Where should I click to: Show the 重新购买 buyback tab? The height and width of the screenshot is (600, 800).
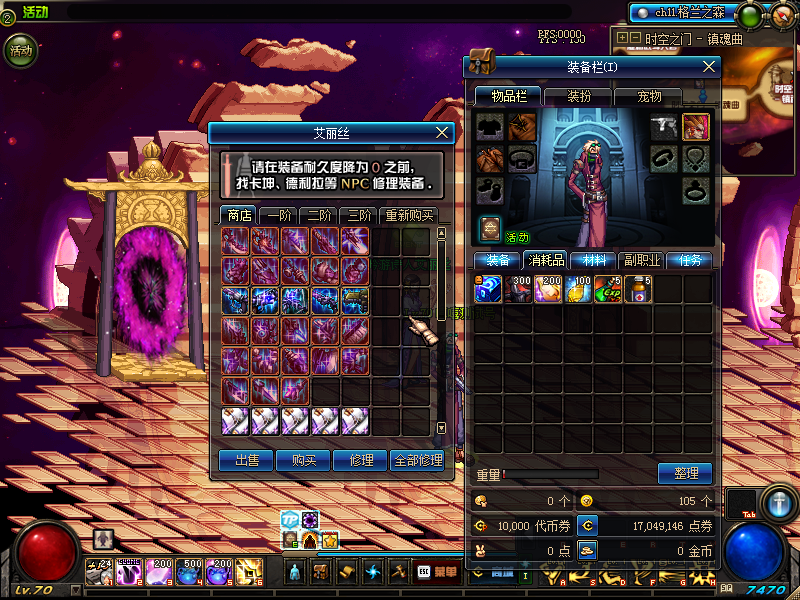click(x=409, y=215)
